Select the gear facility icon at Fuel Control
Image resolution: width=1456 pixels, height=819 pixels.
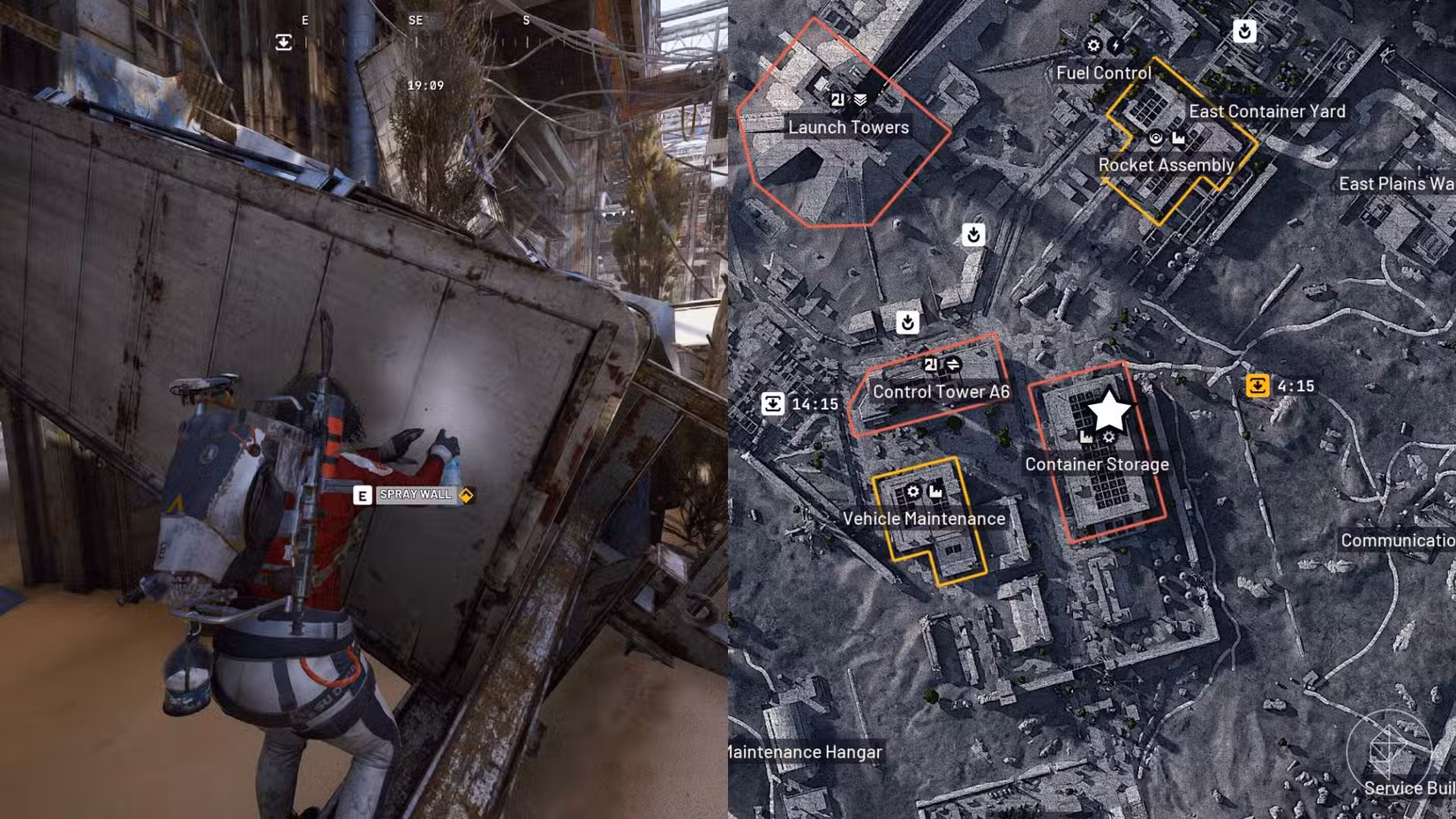[1093, 45]
